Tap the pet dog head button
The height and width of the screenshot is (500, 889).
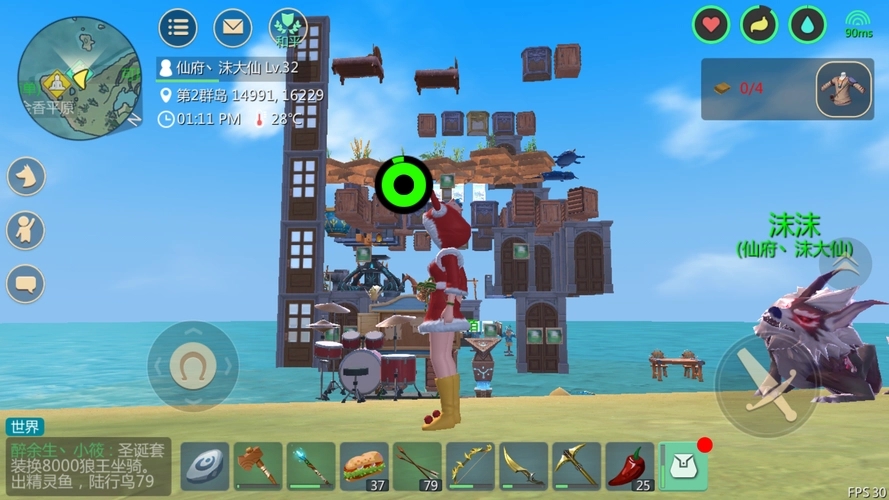click(x=25, y=177)
